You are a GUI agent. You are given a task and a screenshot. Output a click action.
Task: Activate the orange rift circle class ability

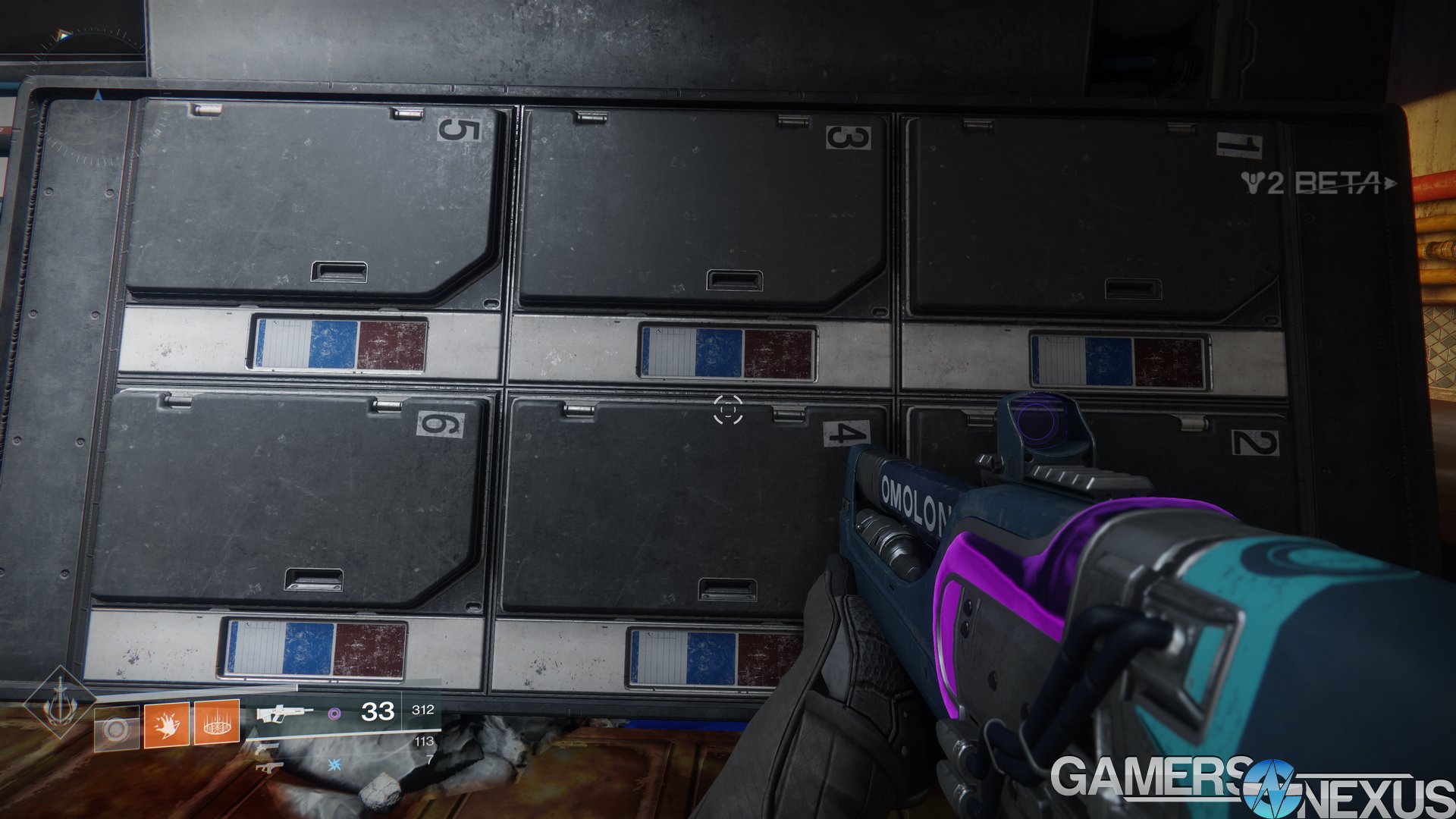(x=217, y=723)
